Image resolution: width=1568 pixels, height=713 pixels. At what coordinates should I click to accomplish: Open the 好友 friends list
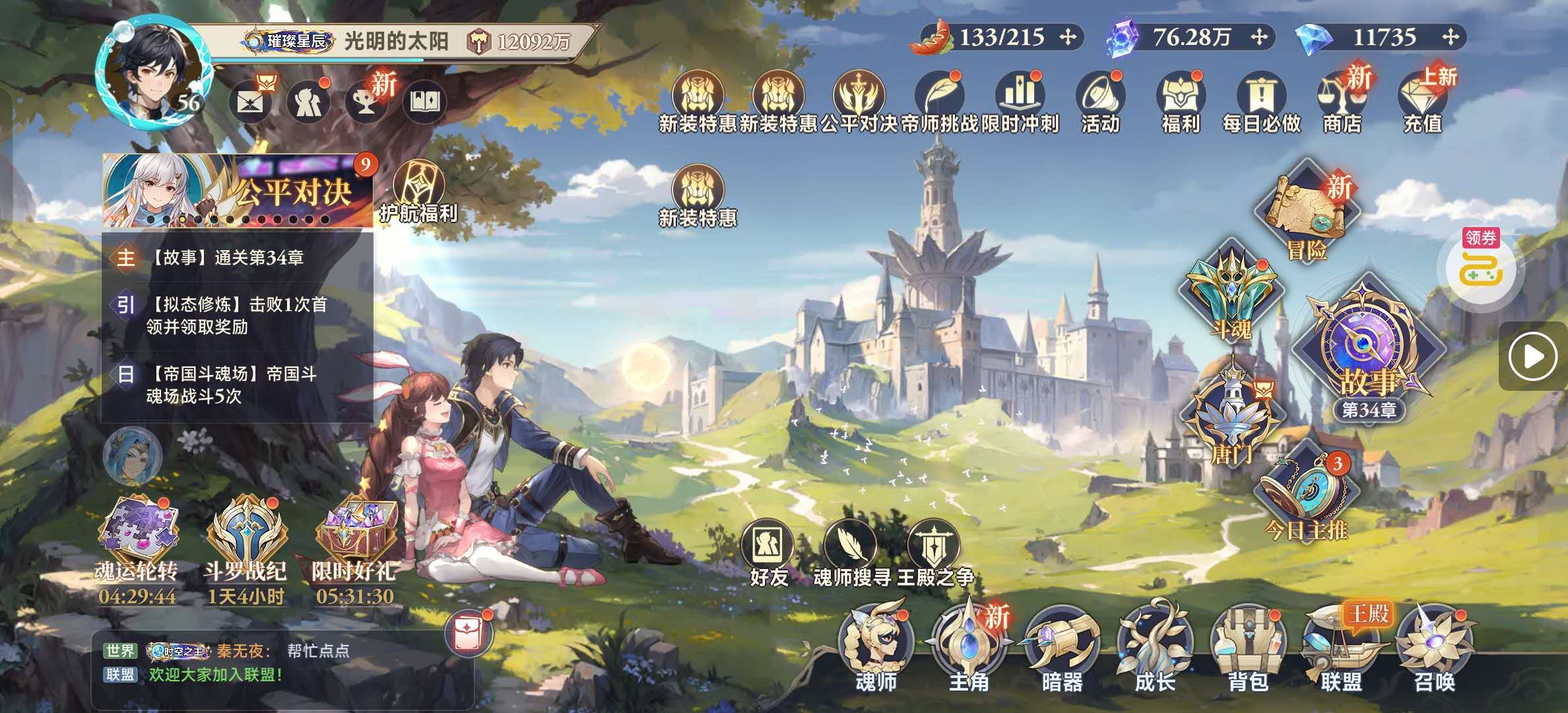pyautogui.click(x=768, y=553)
